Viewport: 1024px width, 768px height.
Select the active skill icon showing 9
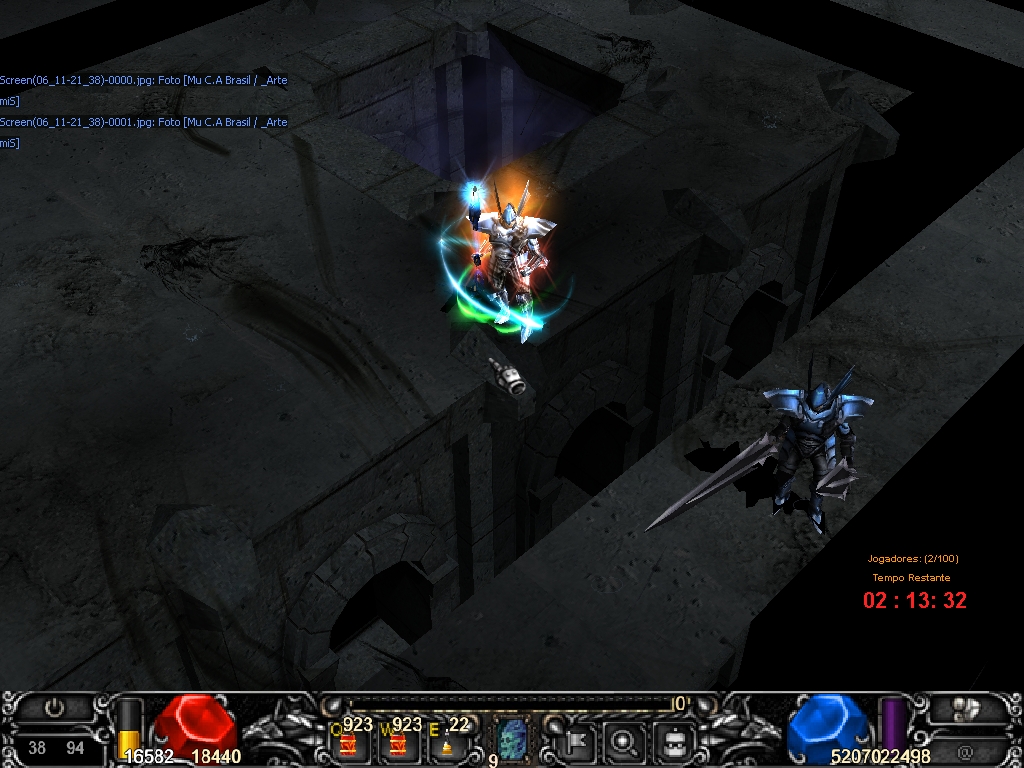[512, 740]
